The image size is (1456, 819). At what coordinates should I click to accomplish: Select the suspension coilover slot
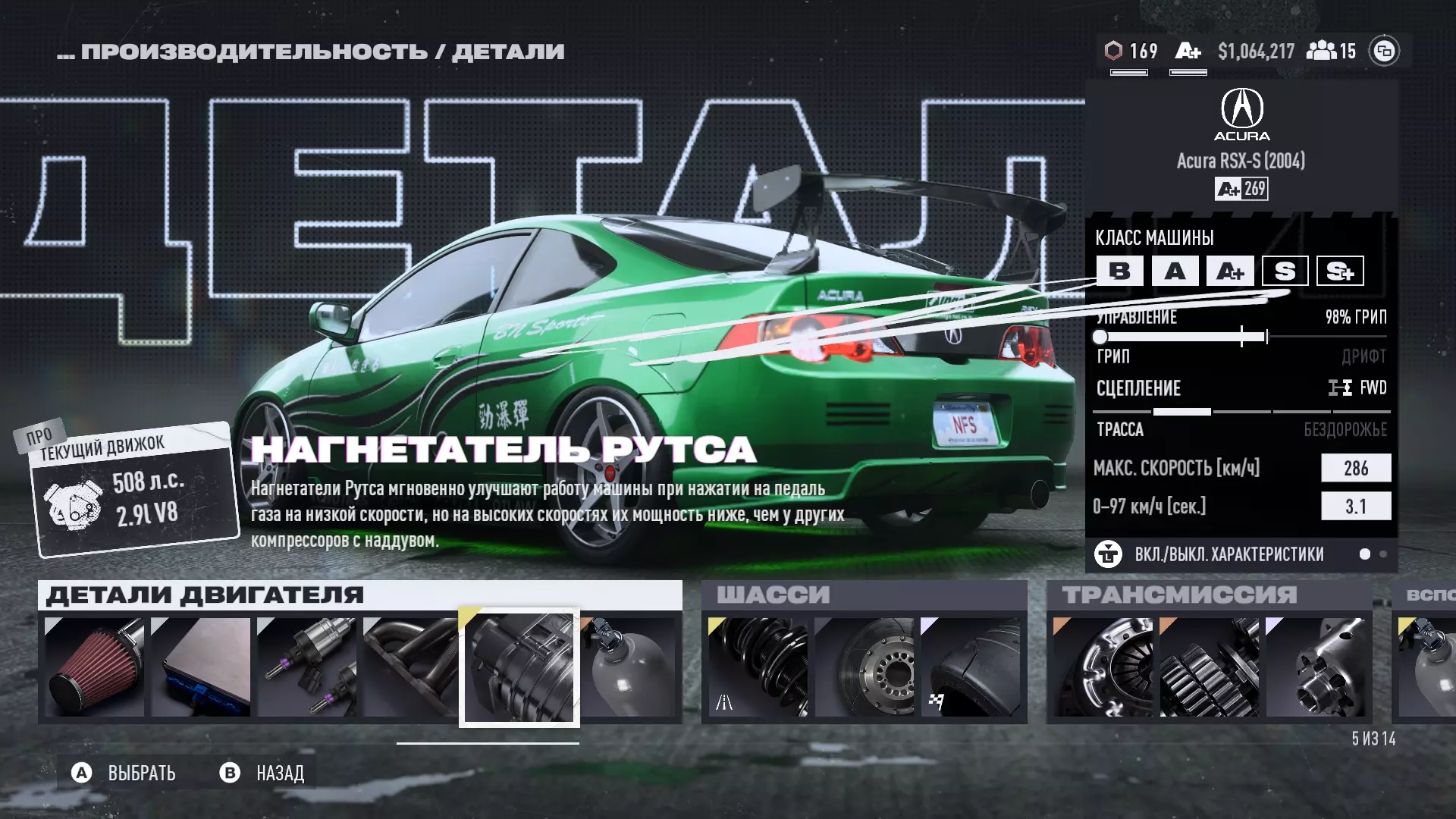[758, 667]
